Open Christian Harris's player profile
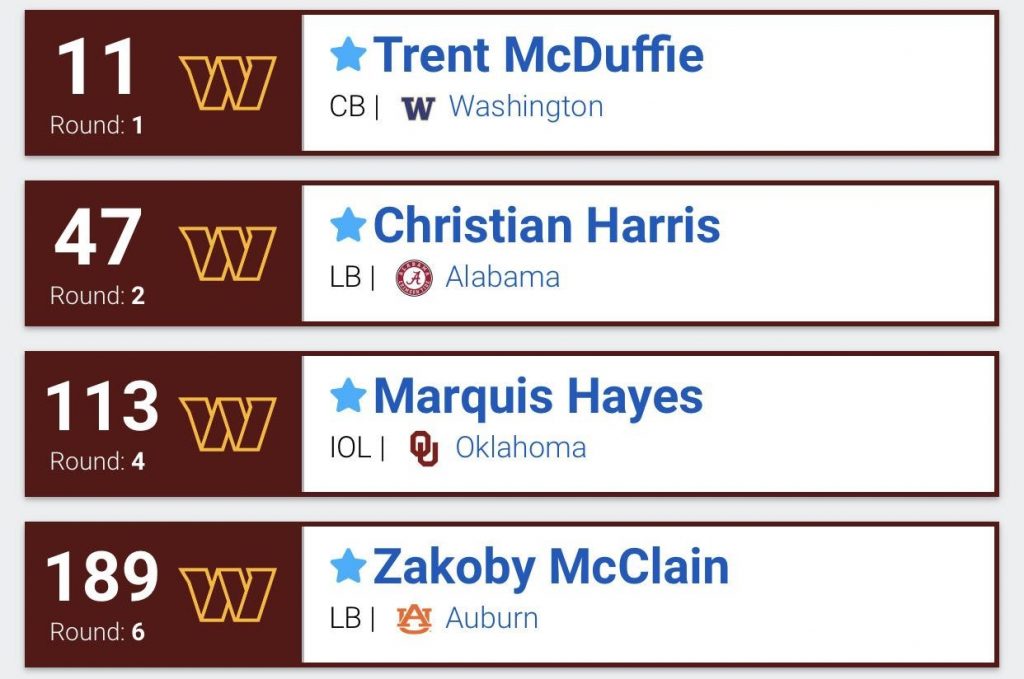Screen dimensions: 1024x679 [x=546, y=226]
